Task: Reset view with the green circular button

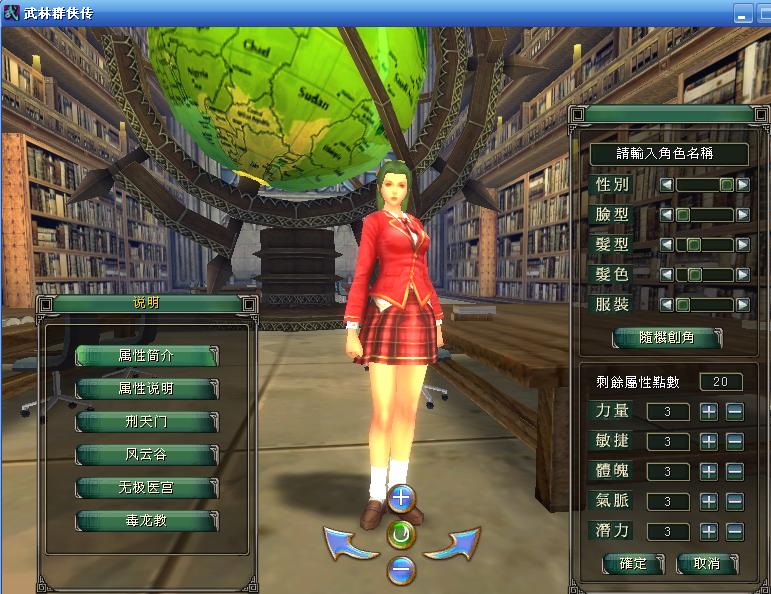Action: [x=401, y=534]
